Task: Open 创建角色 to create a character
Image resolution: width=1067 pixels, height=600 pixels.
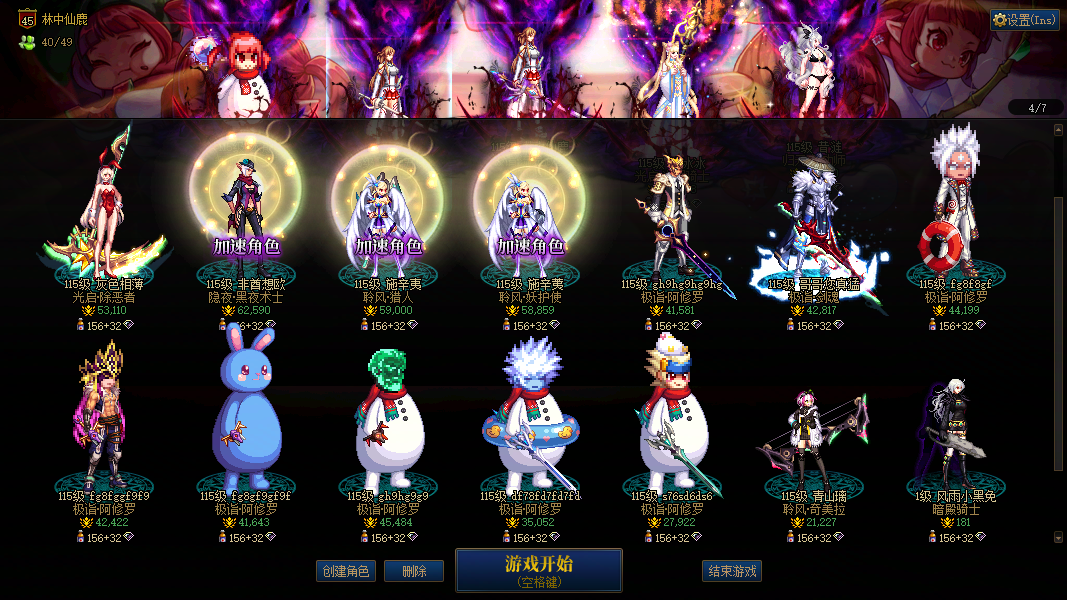Action: [x=345, y=571]
